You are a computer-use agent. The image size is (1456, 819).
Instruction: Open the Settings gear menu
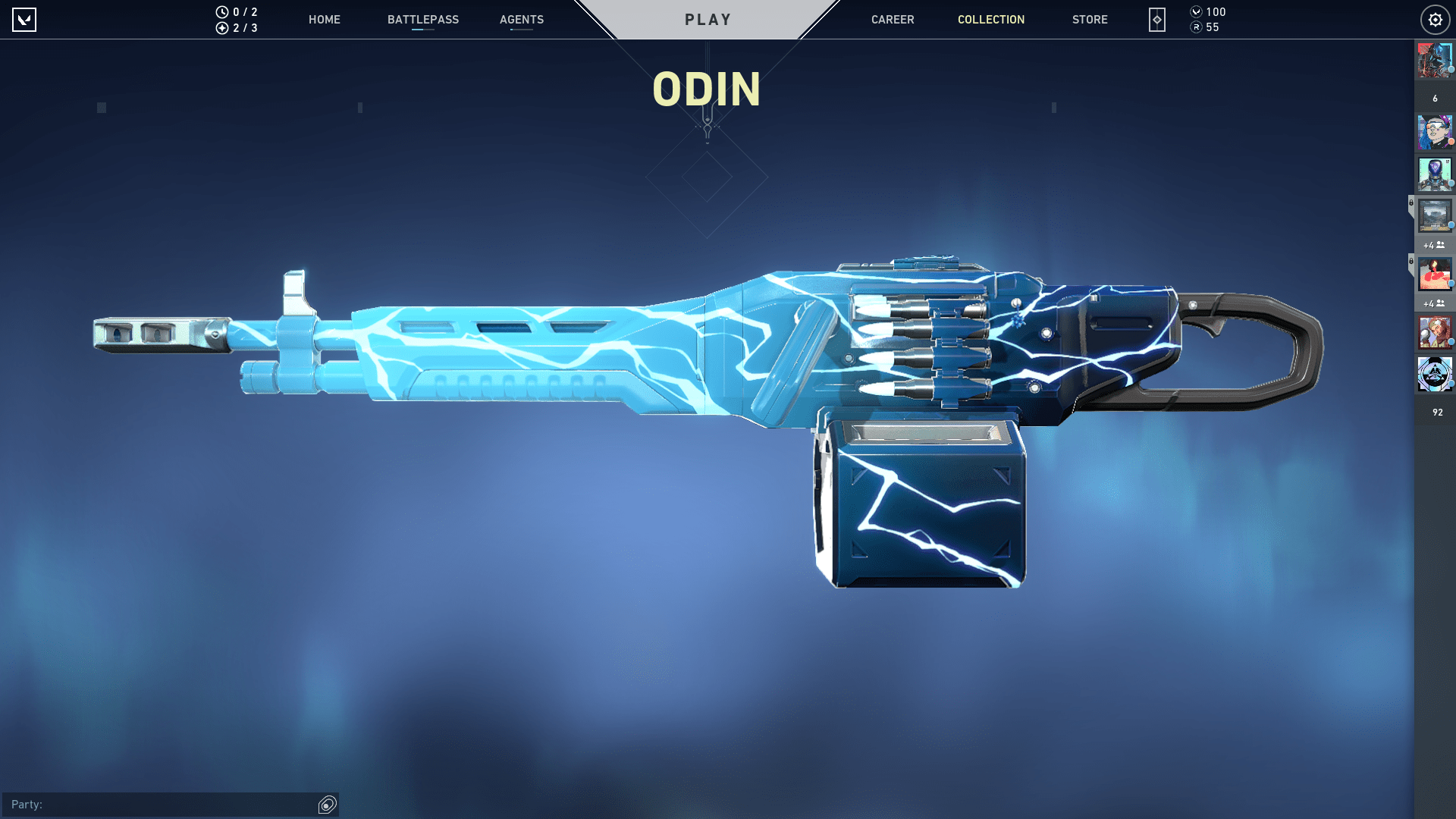point(1436,20)
